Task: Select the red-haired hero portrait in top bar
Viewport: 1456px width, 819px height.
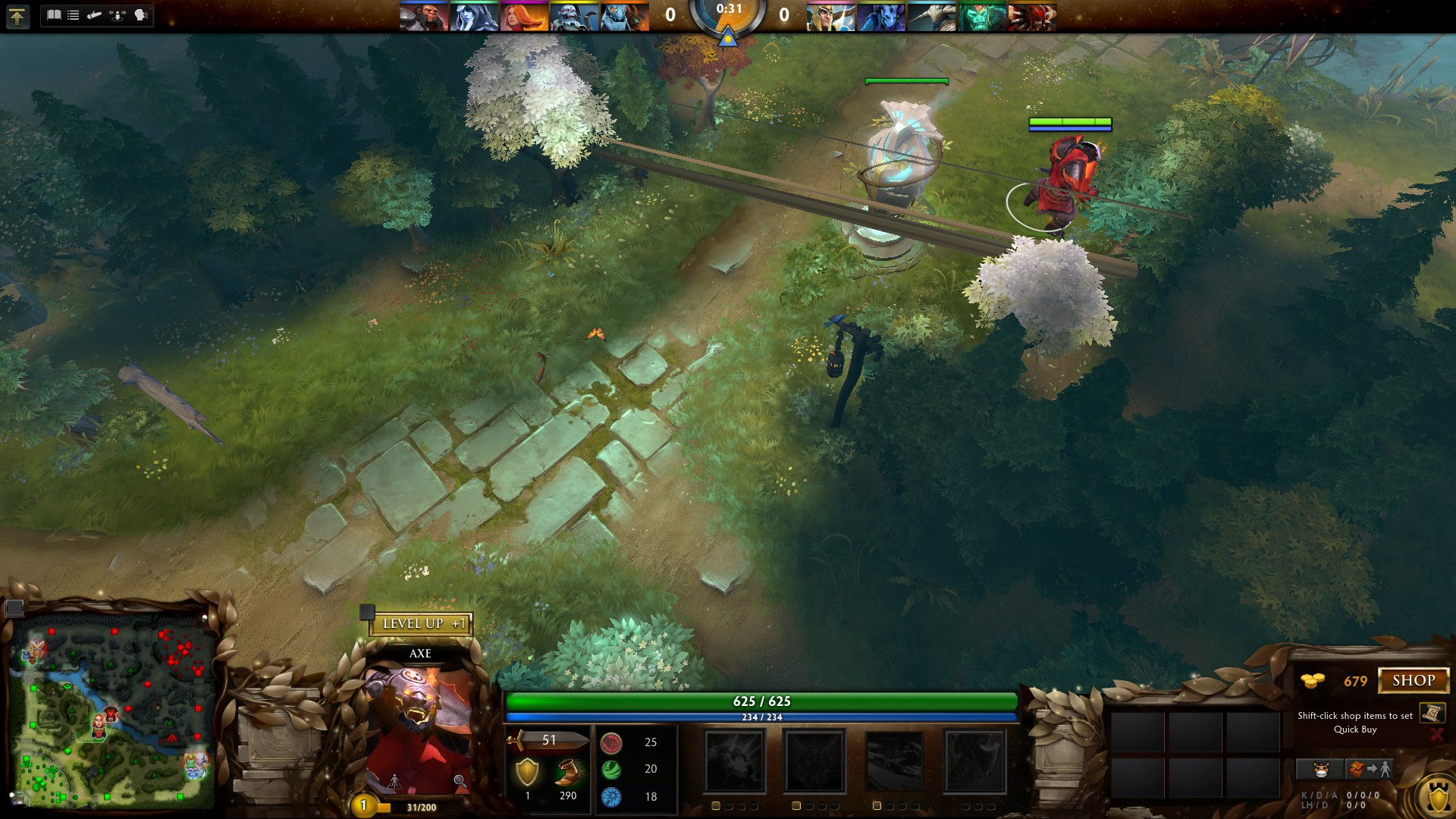Action: 523,17
